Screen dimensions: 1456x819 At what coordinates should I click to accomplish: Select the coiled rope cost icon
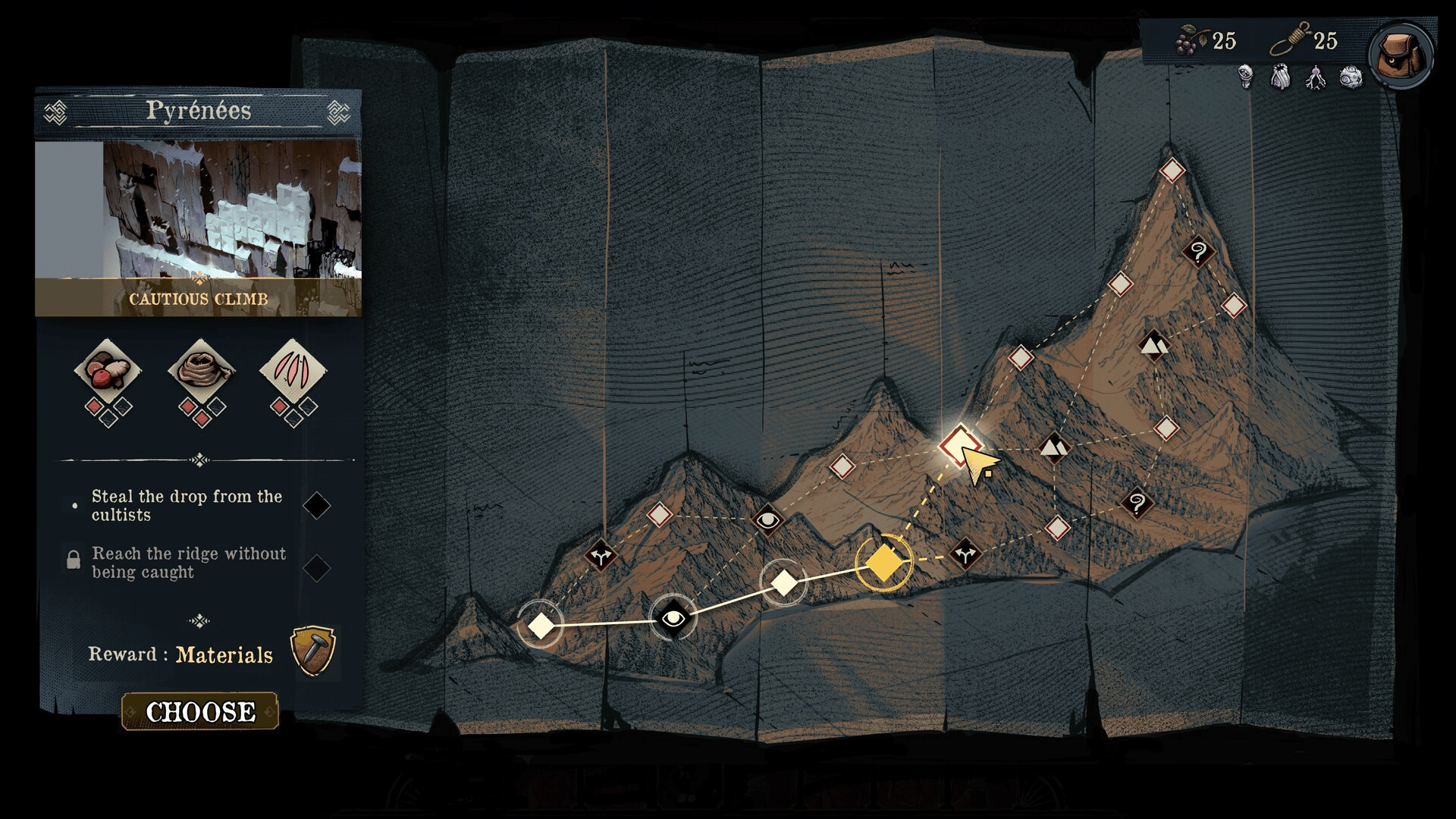[x=201, y=371]
